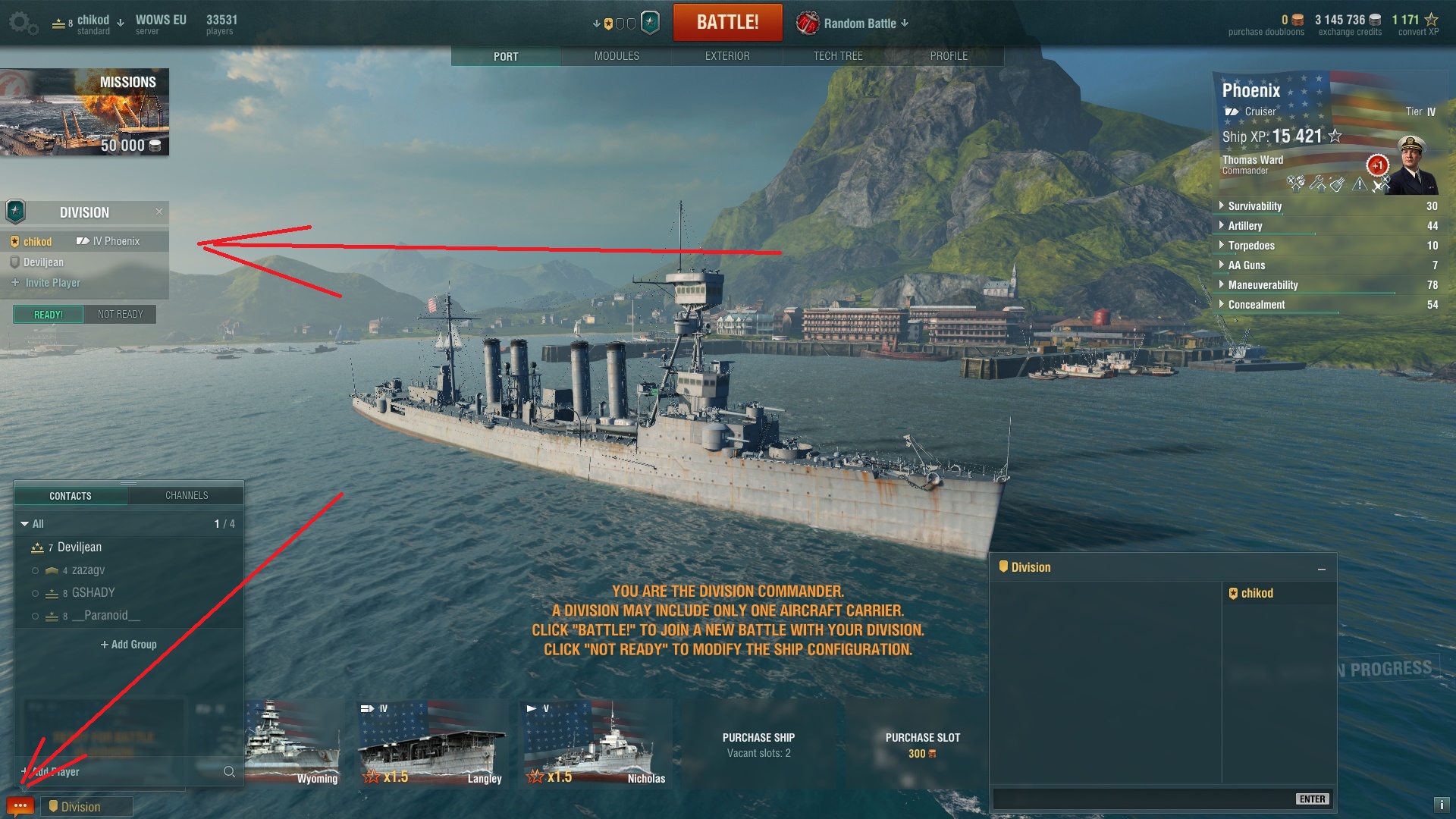Screen dimensions: 1456x819
Task: Purchase a new ship slot
Action: point(922,745)
